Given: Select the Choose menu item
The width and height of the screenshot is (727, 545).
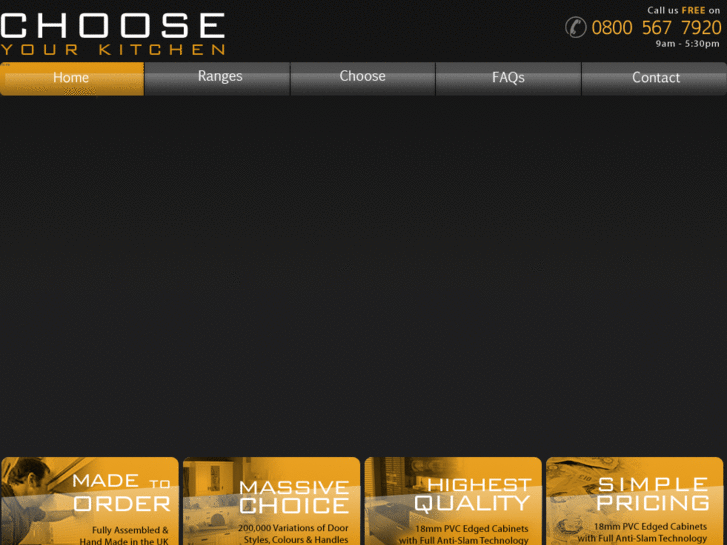Looking at the screenshot, I should (362, 78).
